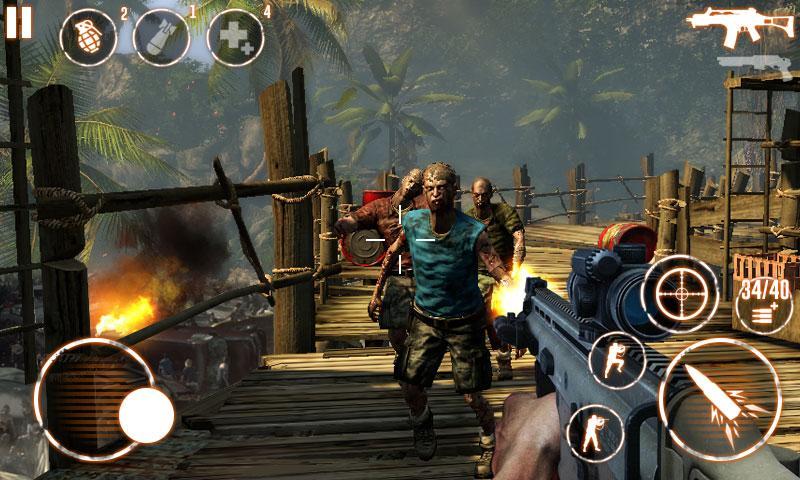
Task: Throw a grenade using the grenade icon
Action: click(87, 38)
